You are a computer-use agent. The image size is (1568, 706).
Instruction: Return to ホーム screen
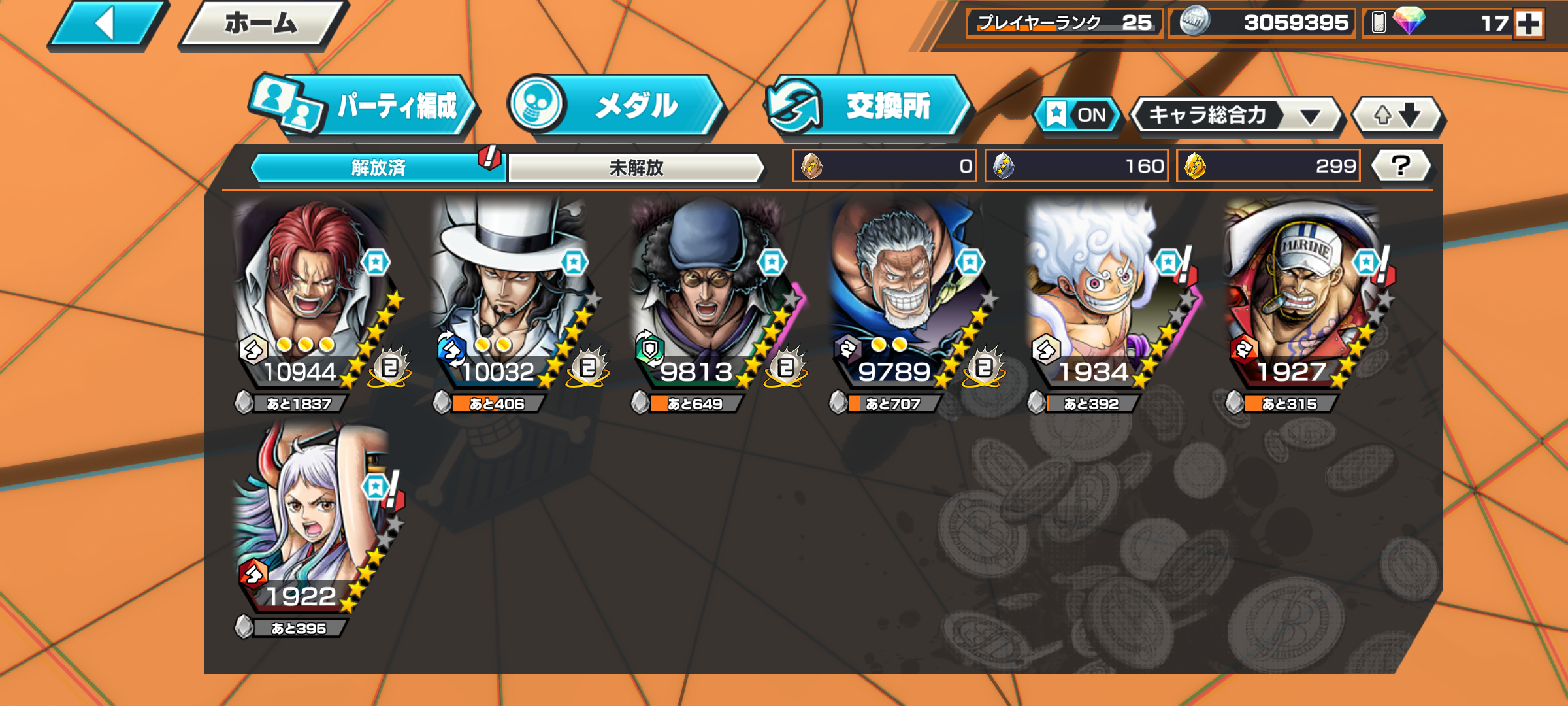pos(261,25)
